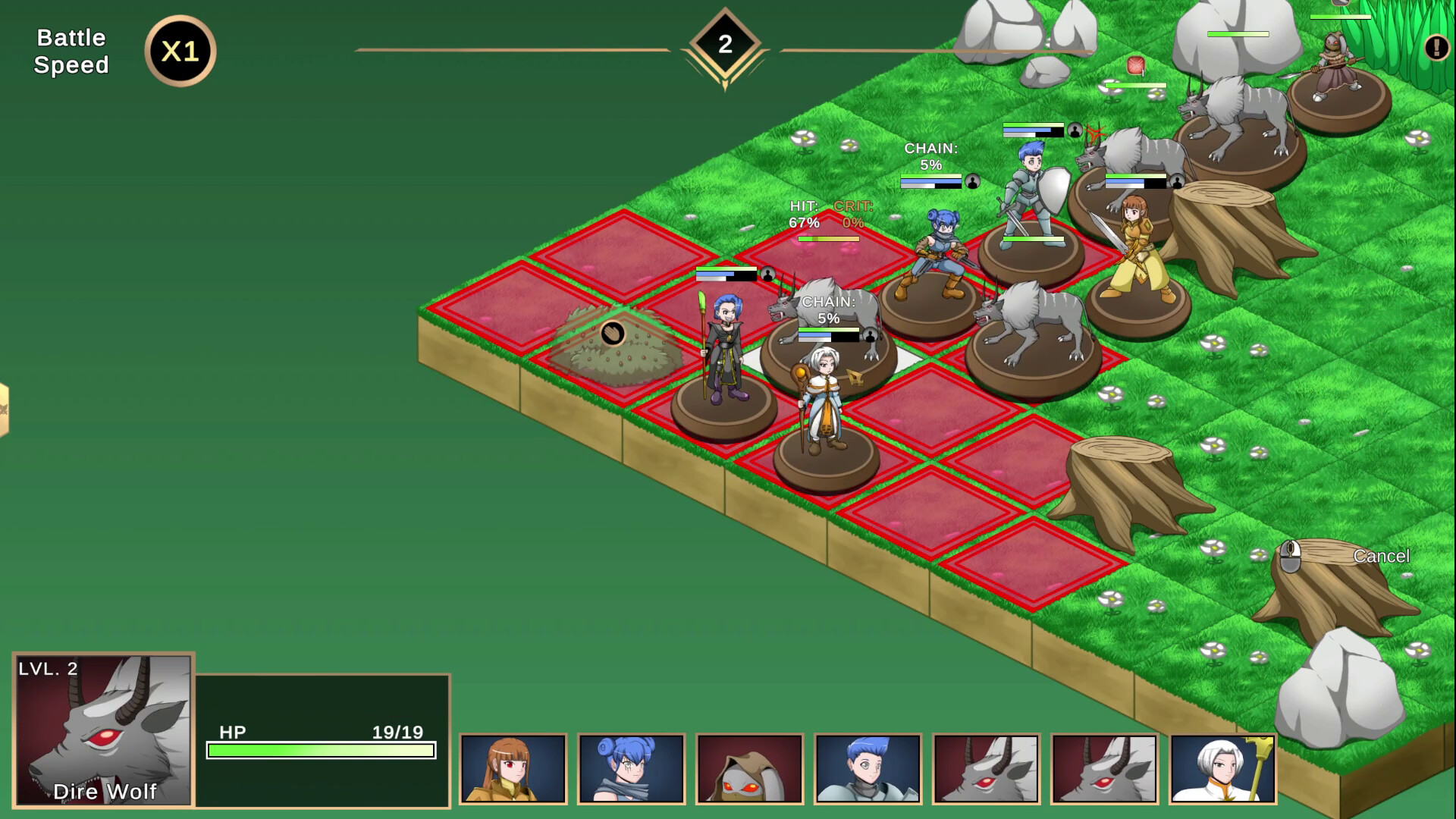Click Cancel to abort targeting
The width and height of the screenshot is (1456, 819).
click(x=1381, y=556)
